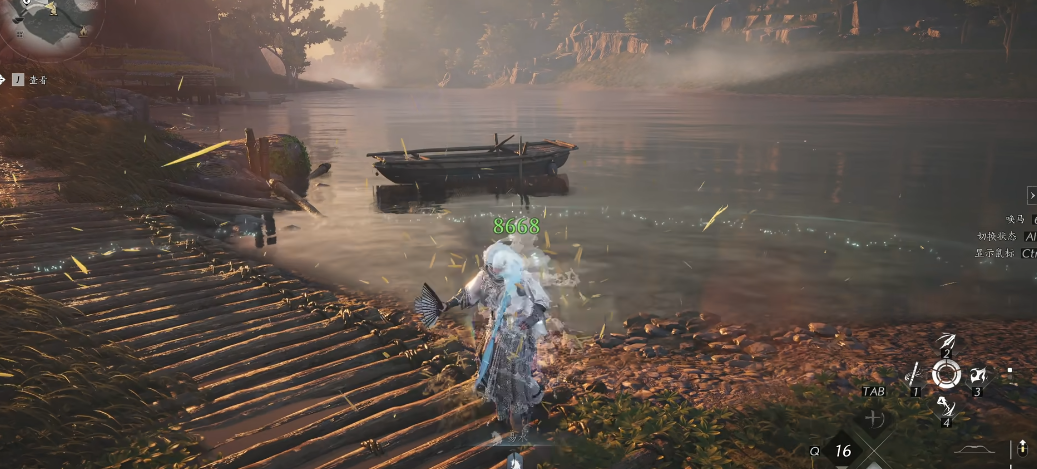Trigger the swirling blade skill in slot 3
This screenshot has width=1037, height=469.
(979, 376)
